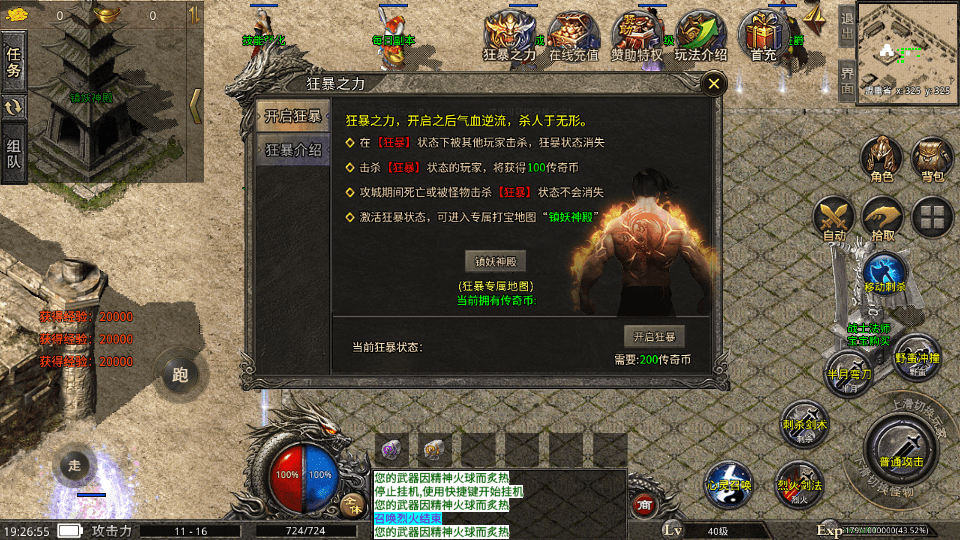Tap the 拾取 pickup button

(x=882, y=219)
